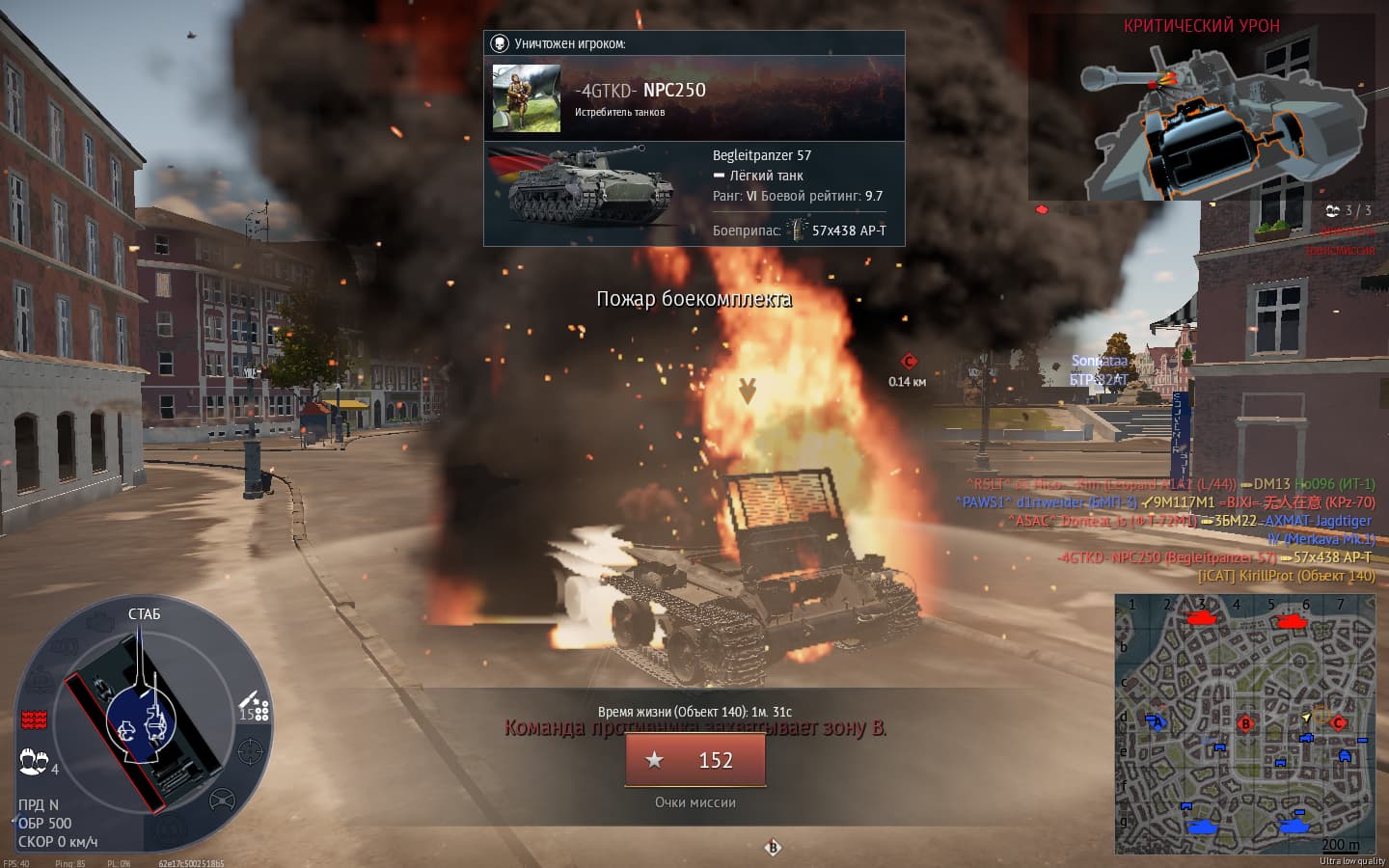Click the 57x438 AP-T ammo icon

pos(796,230)
